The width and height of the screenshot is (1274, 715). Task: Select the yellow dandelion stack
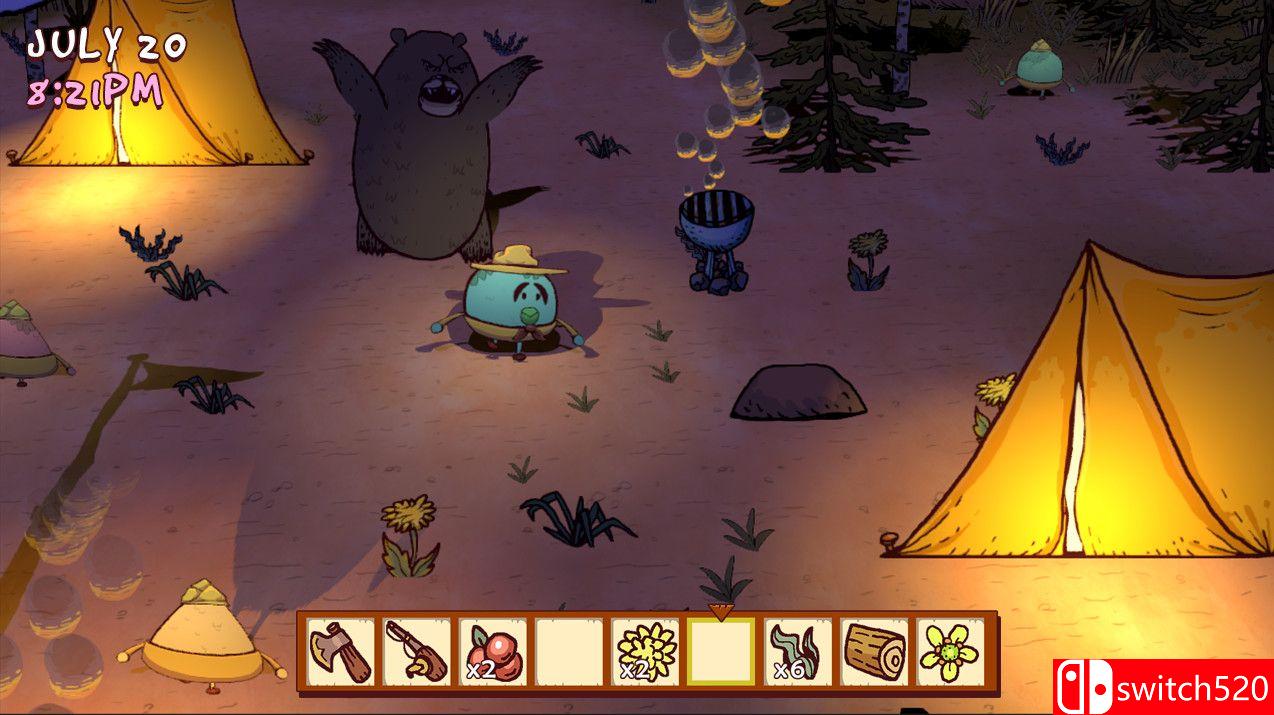tap(645, 652)
